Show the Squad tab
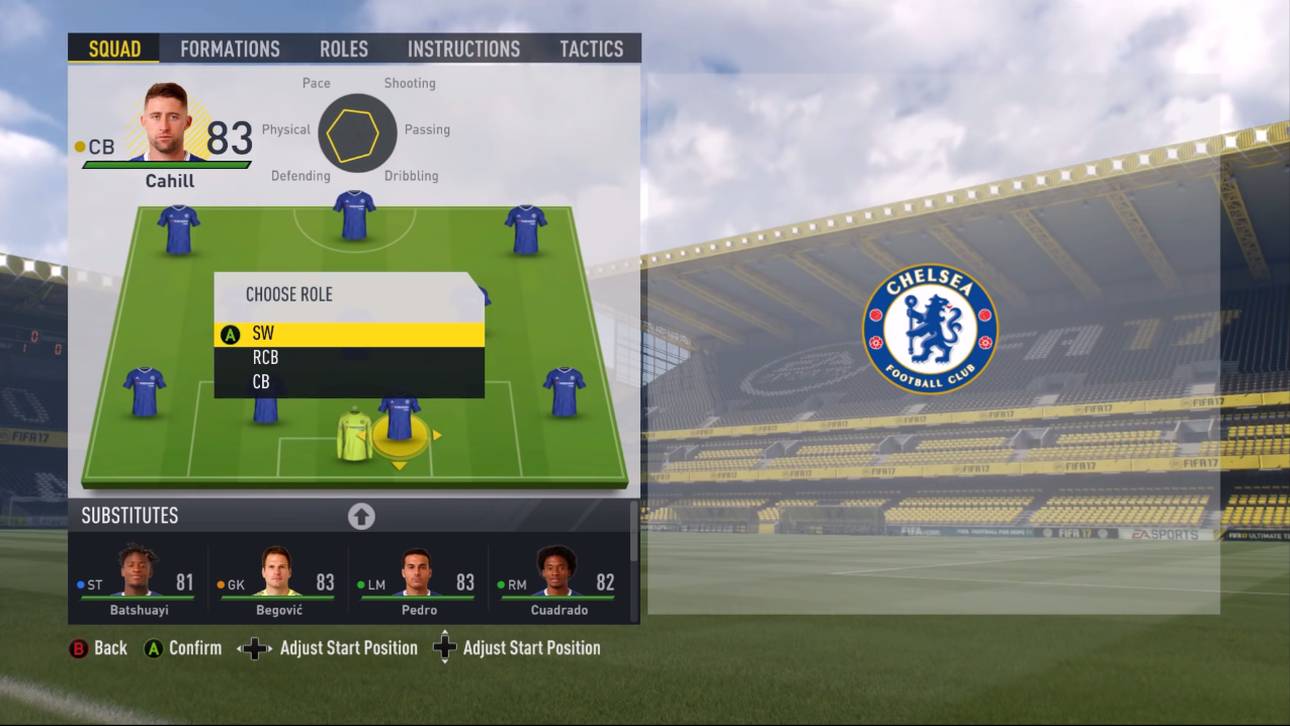This screenshot has height=726, width=1290. click(114, 49)
